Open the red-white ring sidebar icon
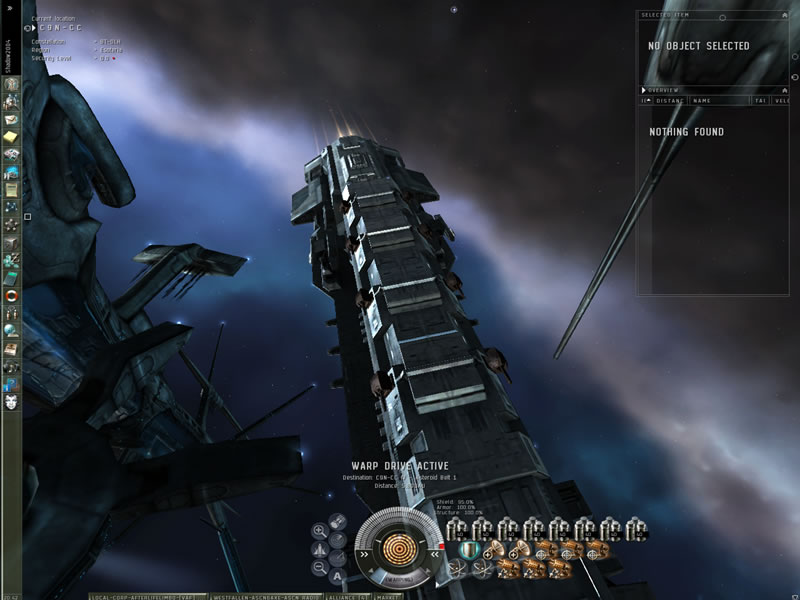Image resolution: width=800 pixels, height=600 pixels. pyautogui.click(x=11, y=295)
